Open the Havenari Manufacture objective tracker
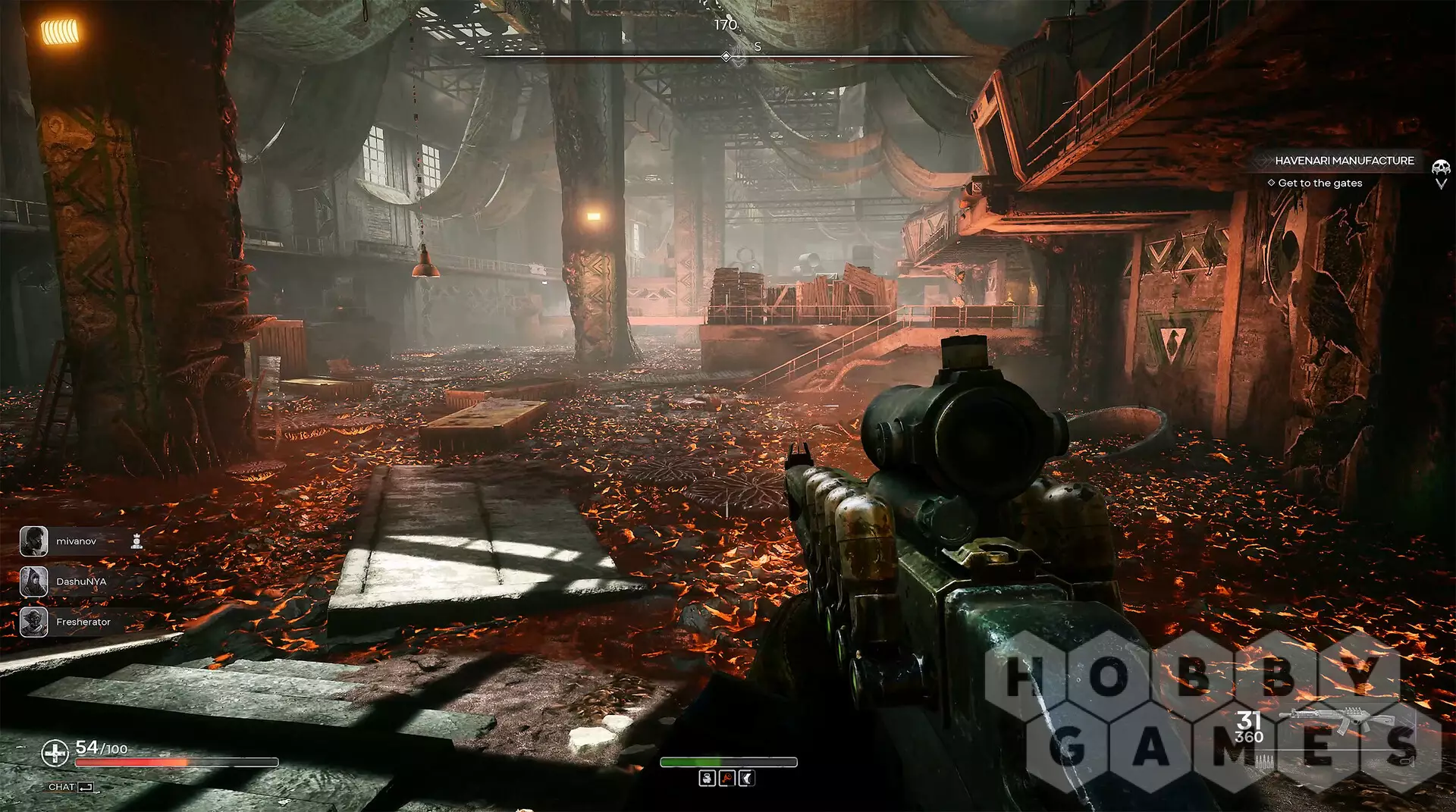 [x=1344, y=161]
